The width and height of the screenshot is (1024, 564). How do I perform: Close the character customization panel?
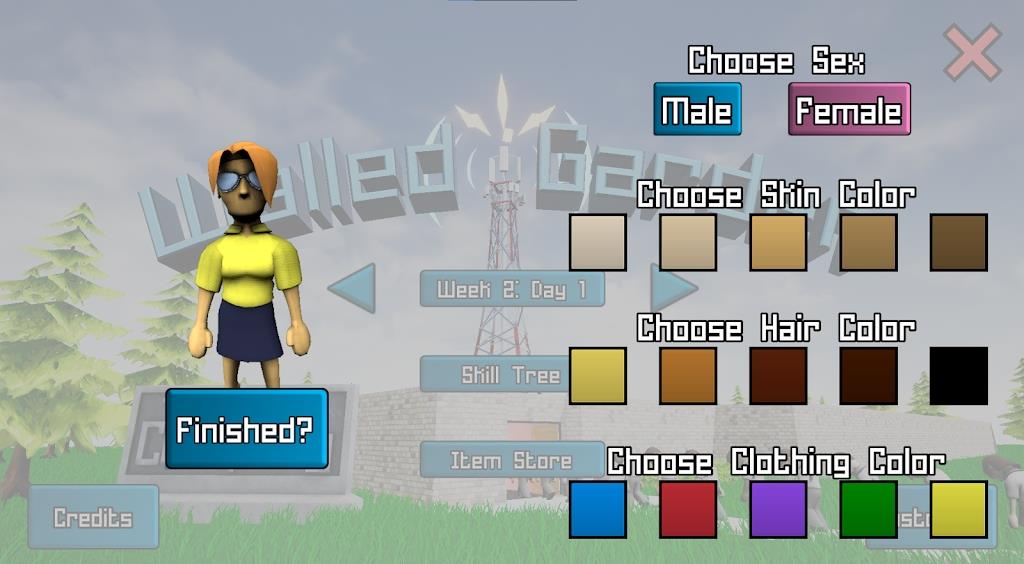pyautogui.click(x=972, y=53)
